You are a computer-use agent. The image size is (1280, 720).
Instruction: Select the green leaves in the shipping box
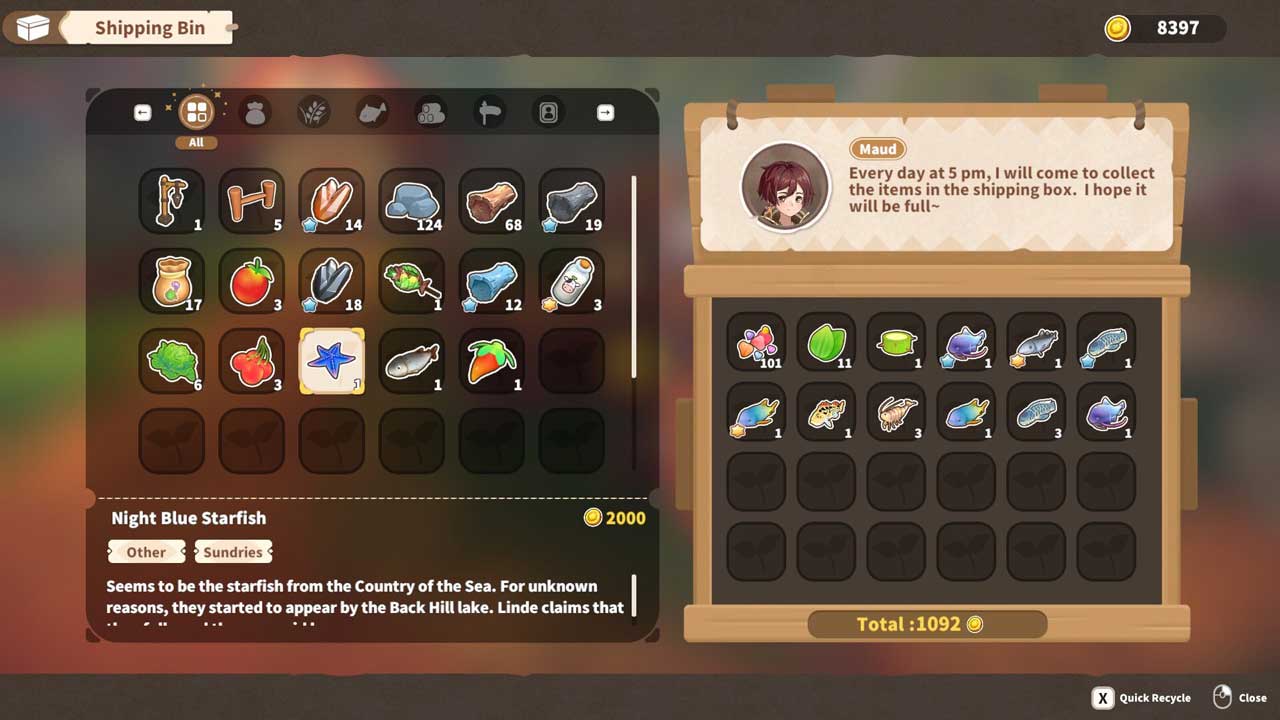click(x=826, y=342)
